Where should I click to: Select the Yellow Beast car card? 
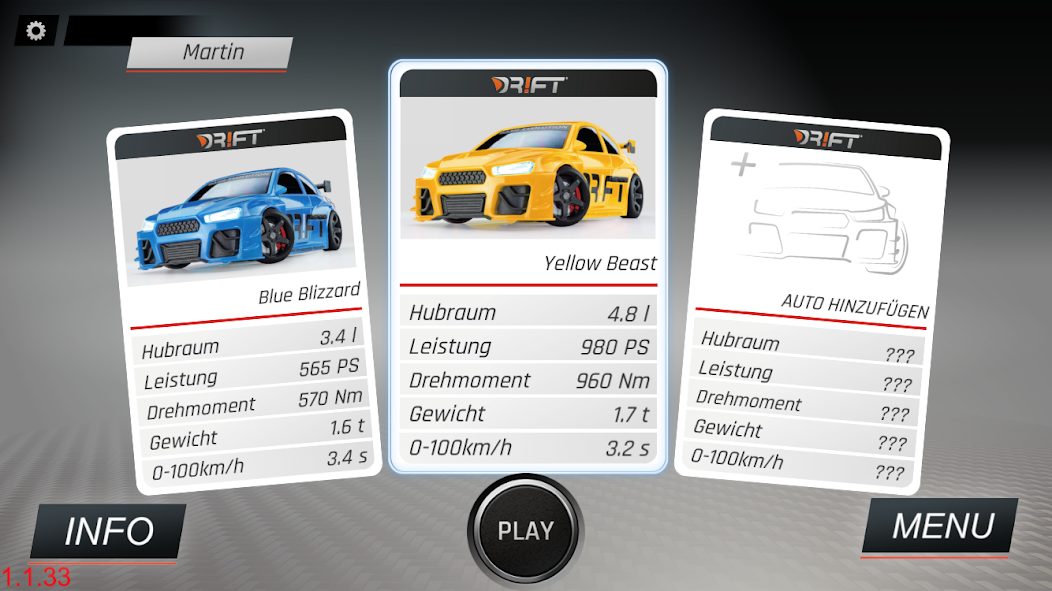(527, 265)
